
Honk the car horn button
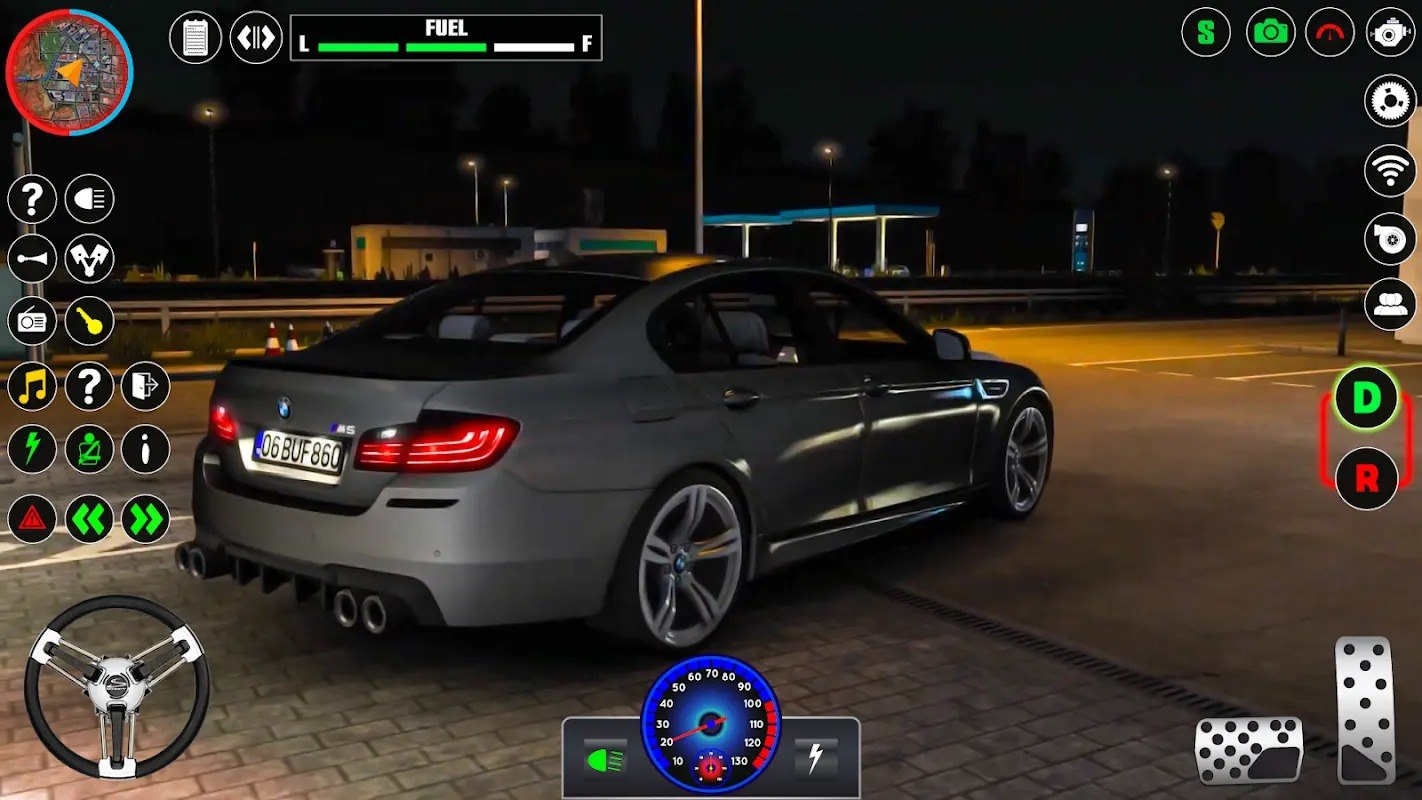32,259
